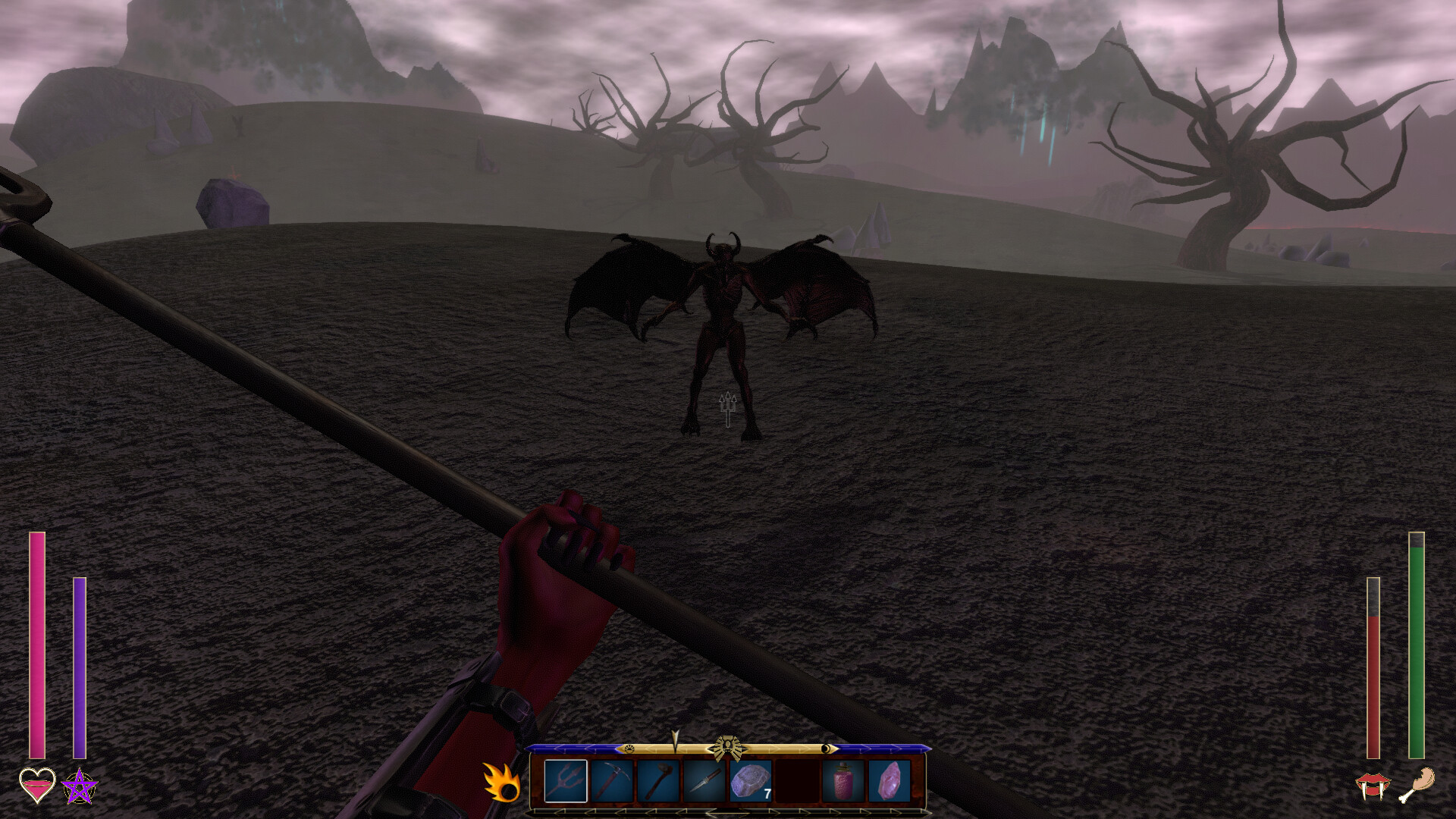Click the stack of 7 stones
1456x819 pixels.
751,781
